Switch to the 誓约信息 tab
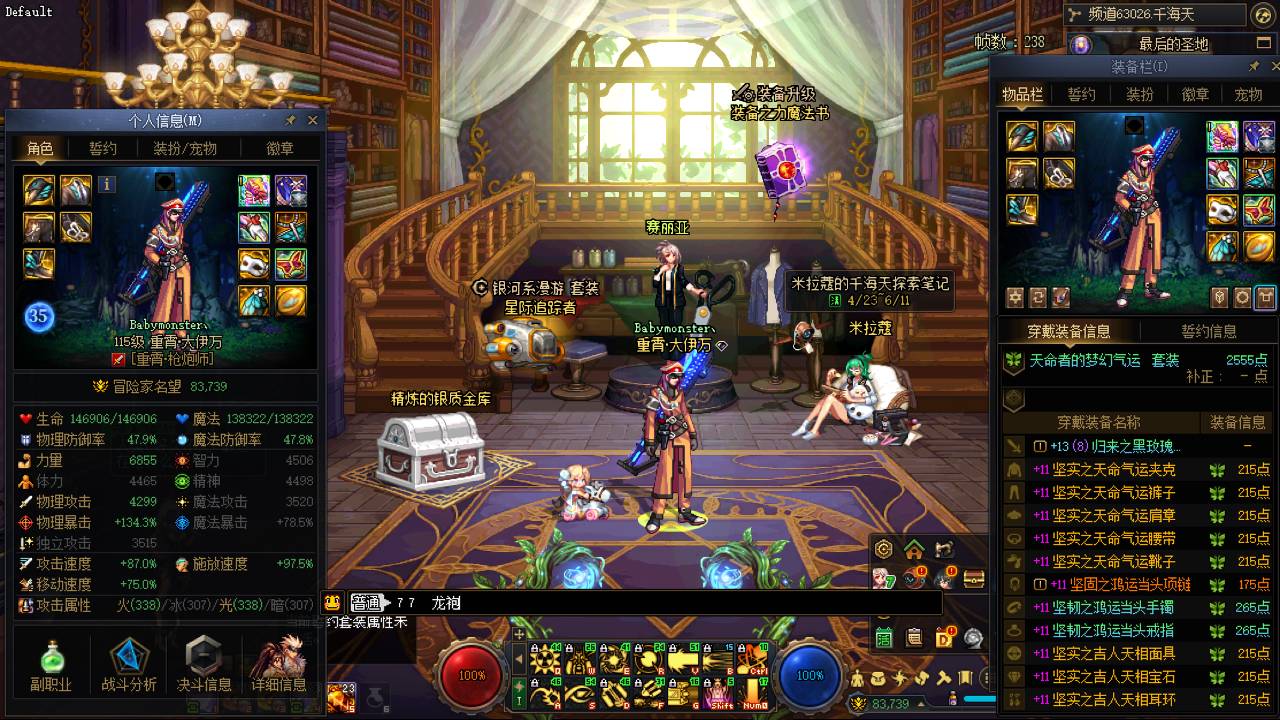The height and width of the screenshot is (720, 1280). [x=1209, y=331]
